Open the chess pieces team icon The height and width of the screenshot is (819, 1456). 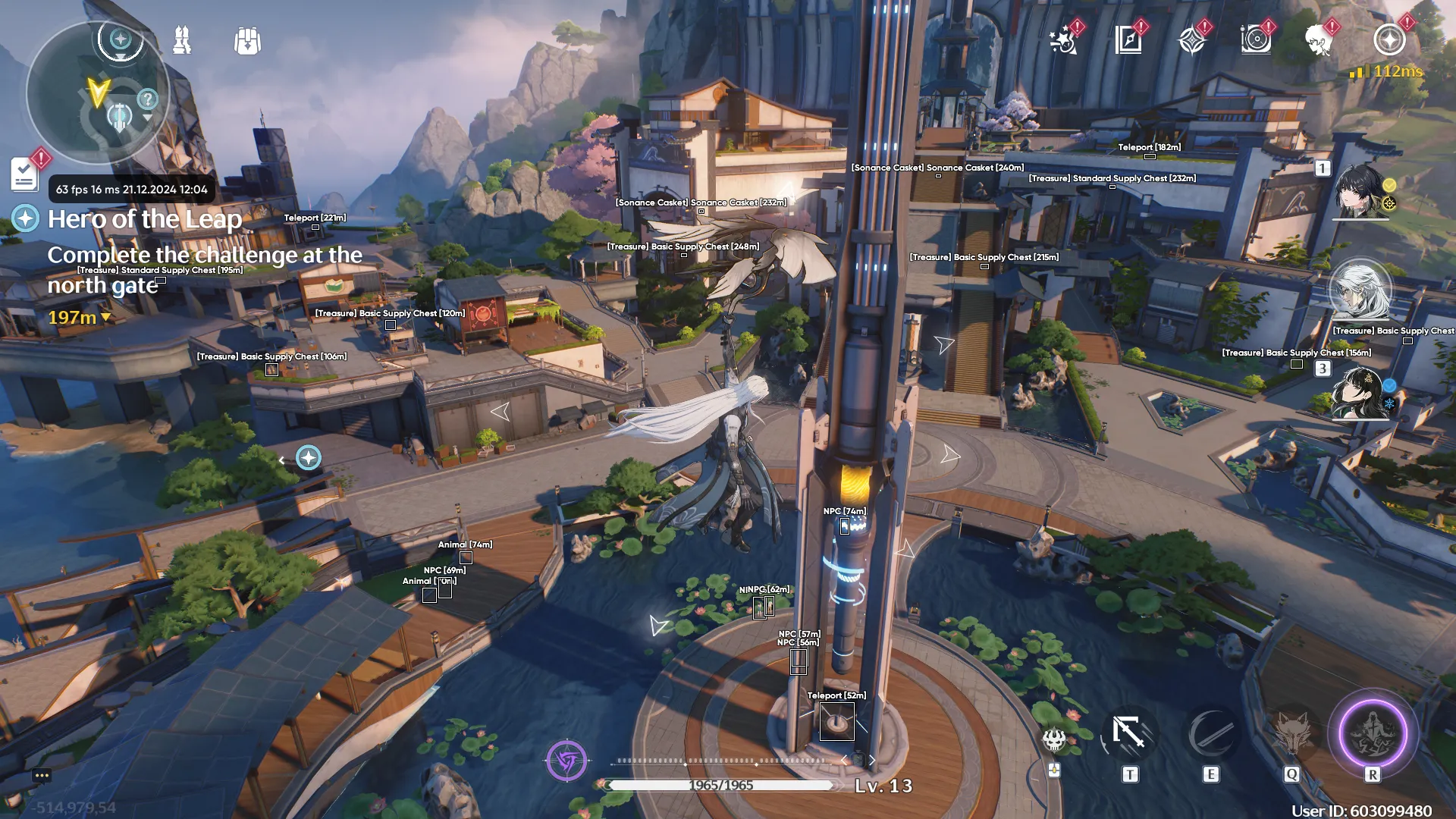pos(182,40)
